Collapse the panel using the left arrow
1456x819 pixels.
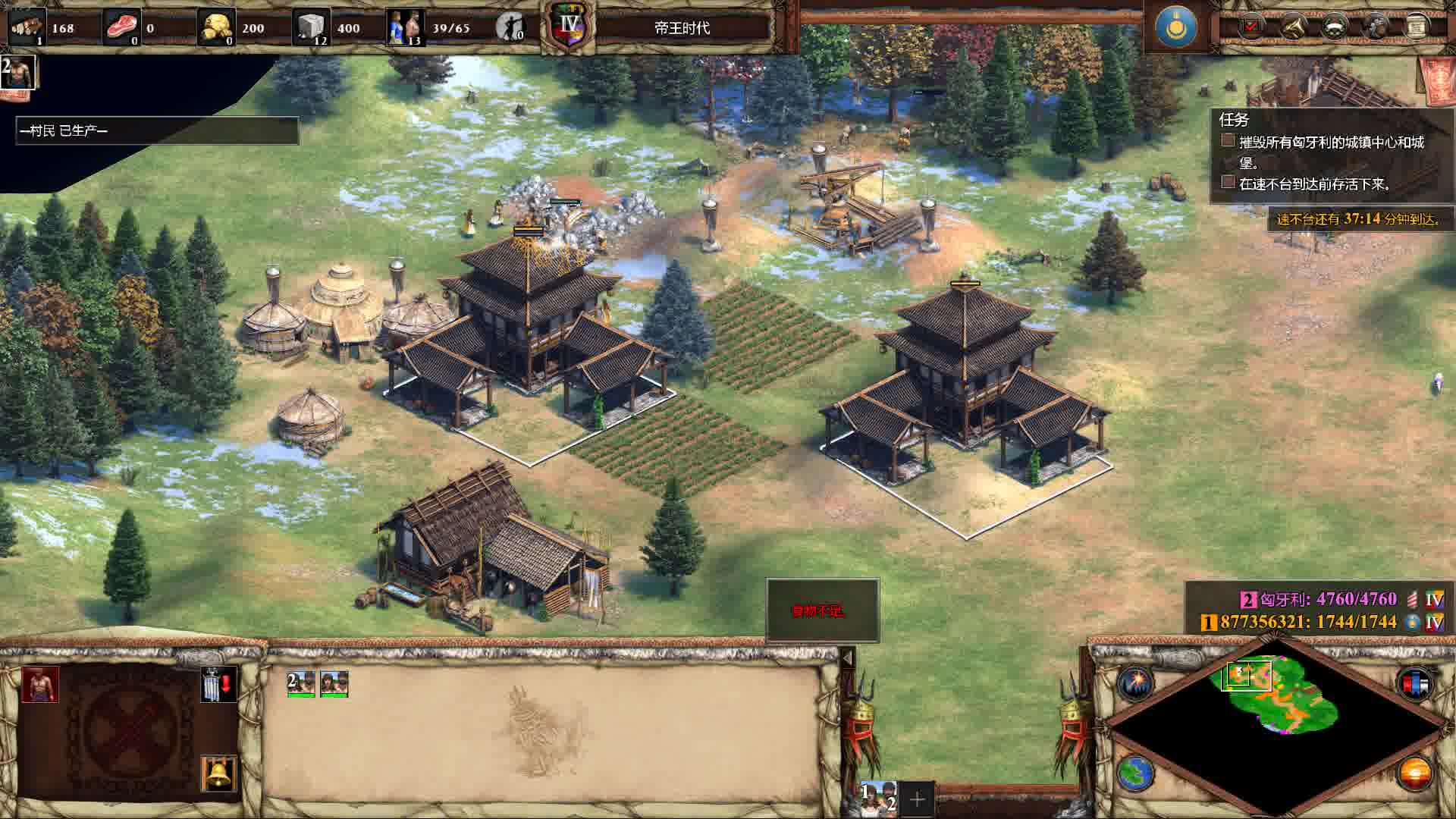[x=848, y=657]
